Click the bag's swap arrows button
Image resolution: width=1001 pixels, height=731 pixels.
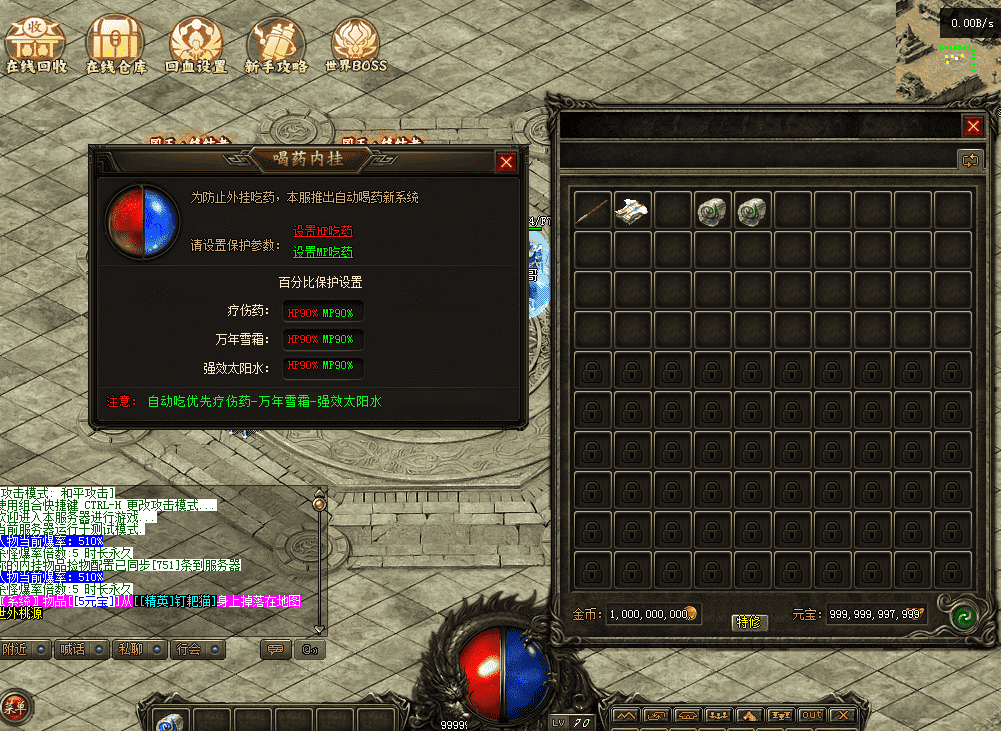tap(968, 159)
